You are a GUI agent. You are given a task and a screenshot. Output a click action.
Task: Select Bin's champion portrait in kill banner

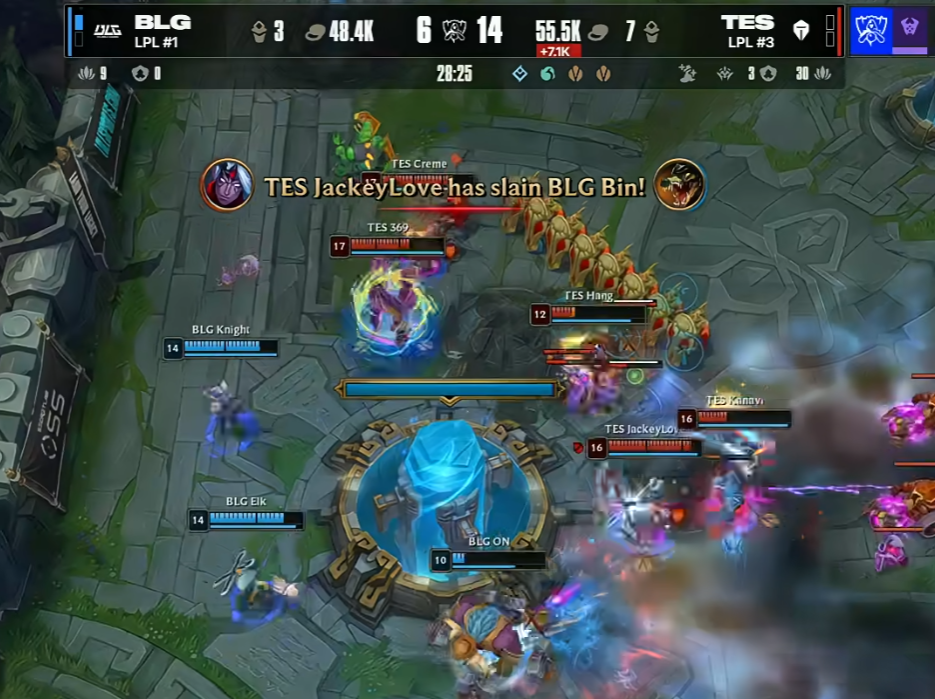click(680, 185)
